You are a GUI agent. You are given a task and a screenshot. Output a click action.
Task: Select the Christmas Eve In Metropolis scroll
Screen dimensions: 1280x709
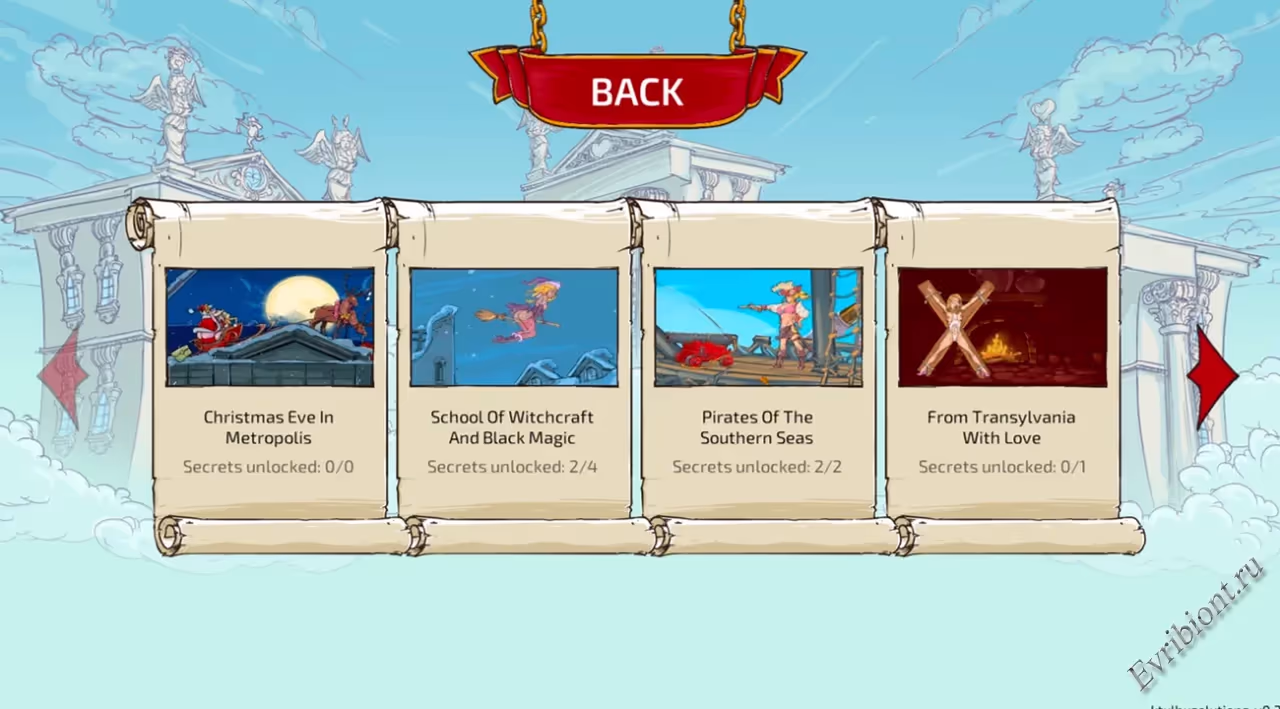point(269,370)
